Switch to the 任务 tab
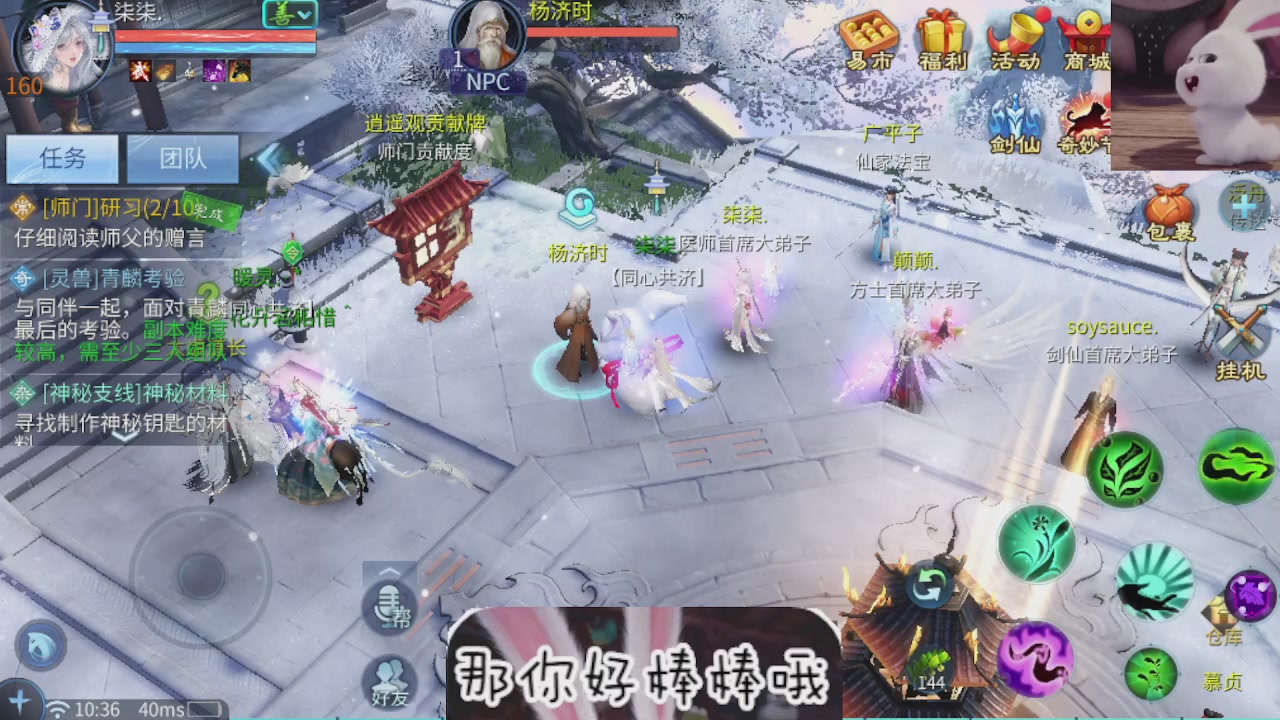1280x720 pixels. coord(62,160)
